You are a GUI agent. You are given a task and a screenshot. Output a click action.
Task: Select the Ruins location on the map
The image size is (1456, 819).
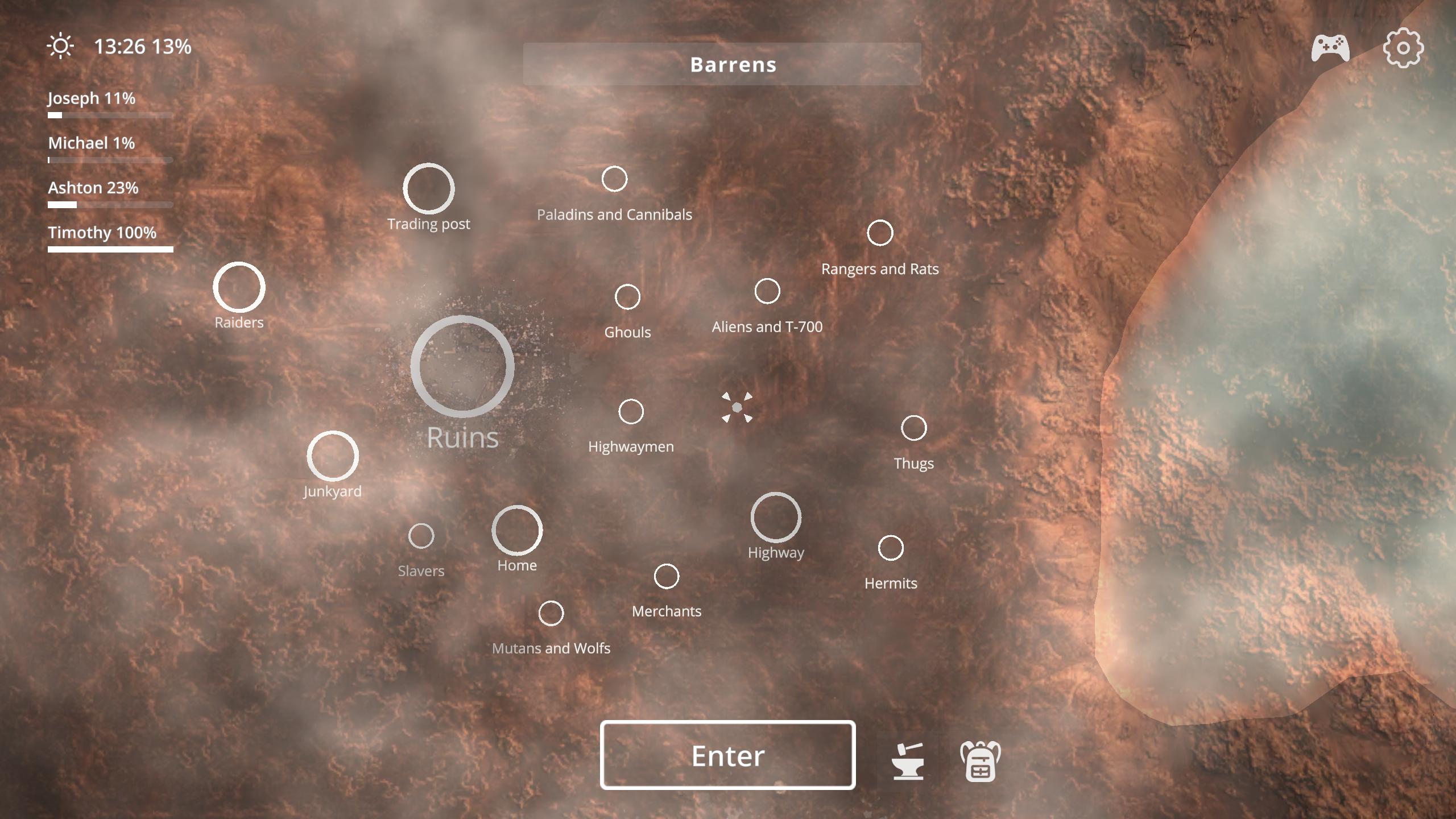[464, 367]
